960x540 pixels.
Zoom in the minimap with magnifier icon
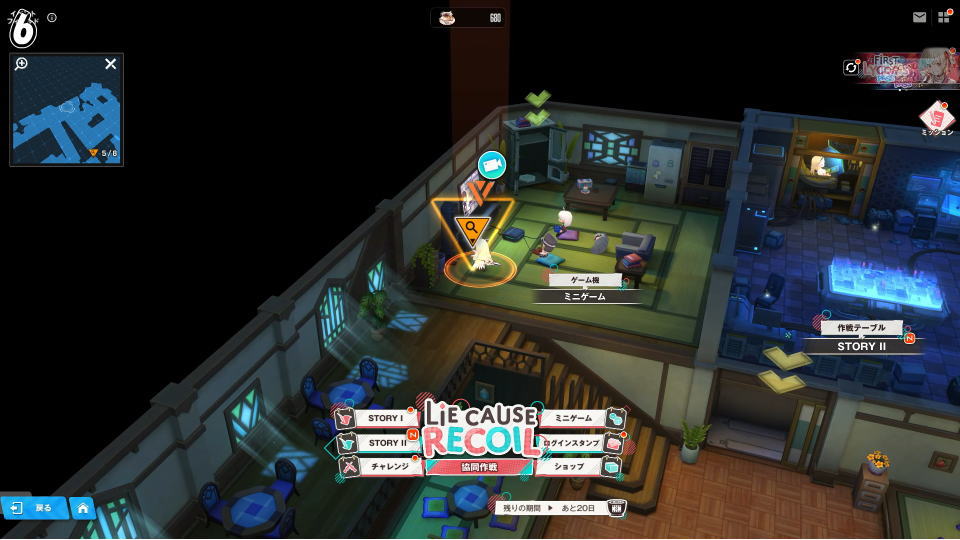(x=22, y=64)
